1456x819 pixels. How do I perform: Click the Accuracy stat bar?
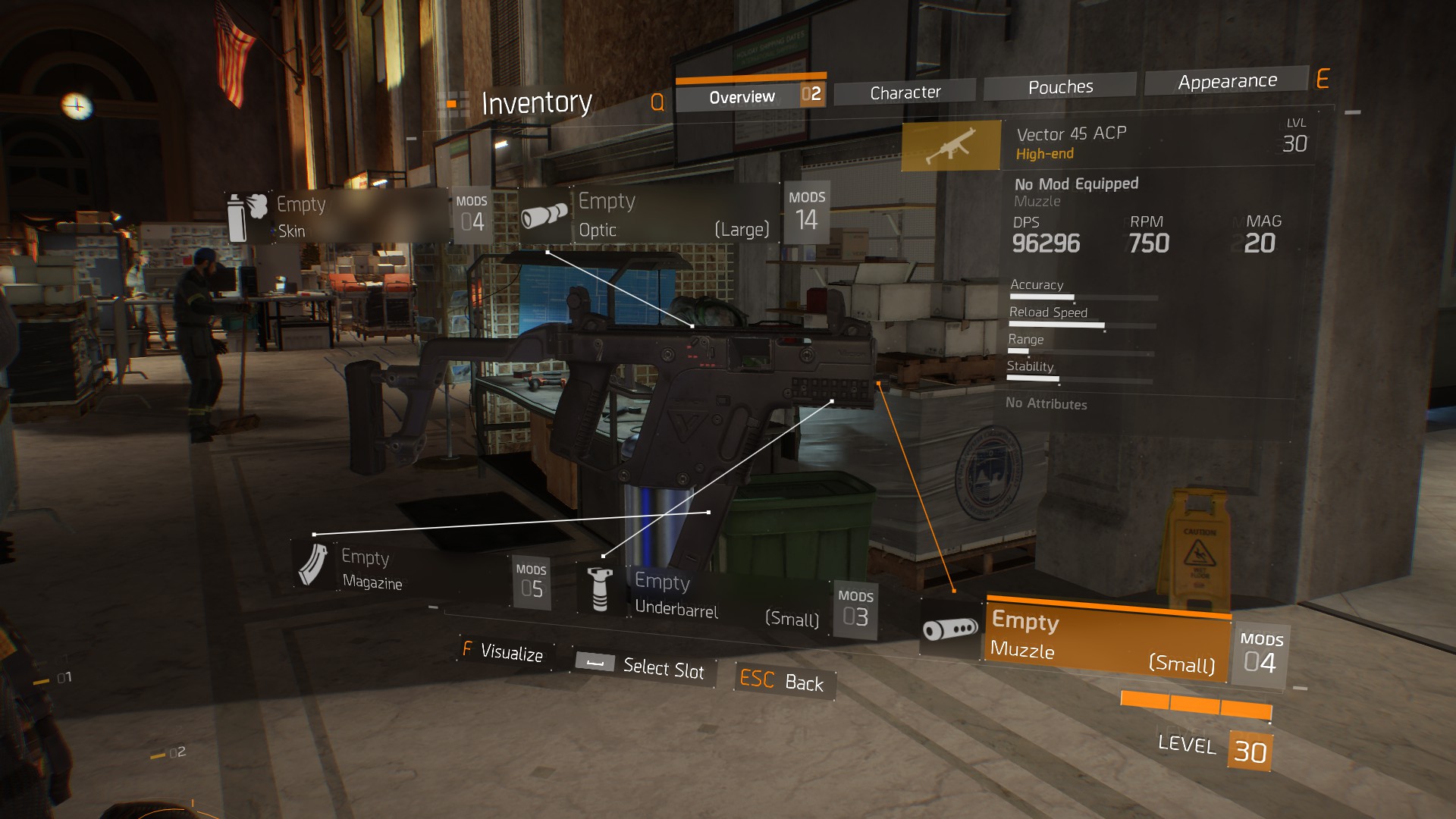point(1077,296)
